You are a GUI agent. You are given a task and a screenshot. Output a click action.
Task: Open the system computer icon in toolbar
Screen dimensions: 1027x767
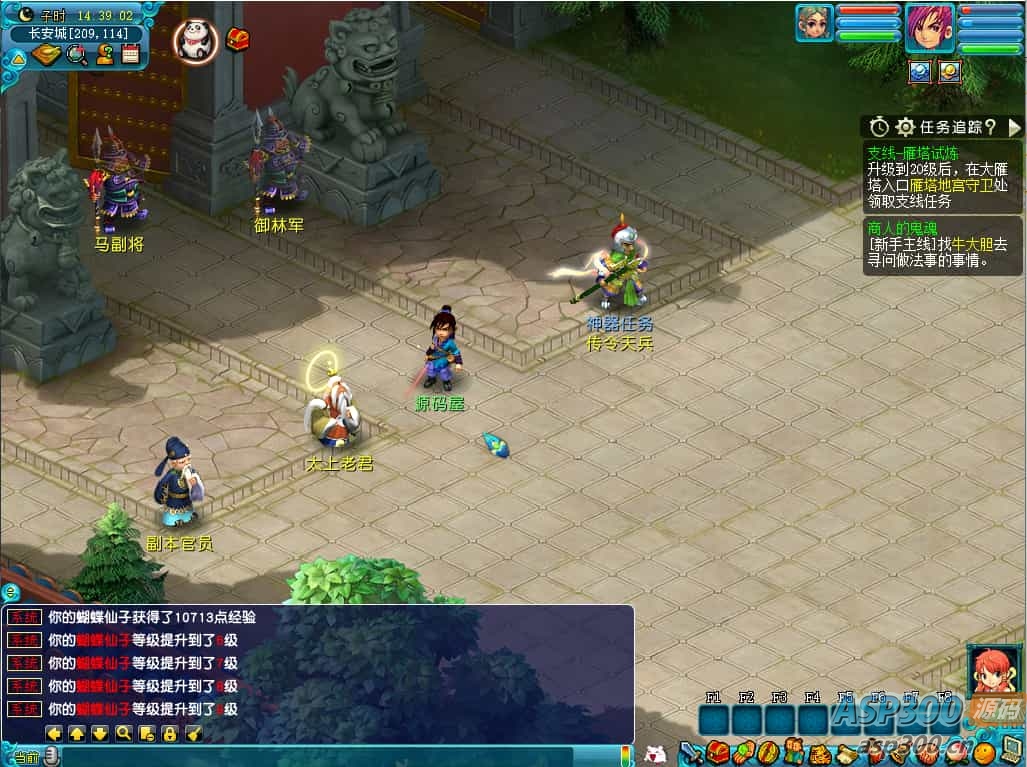point(1011,750)
